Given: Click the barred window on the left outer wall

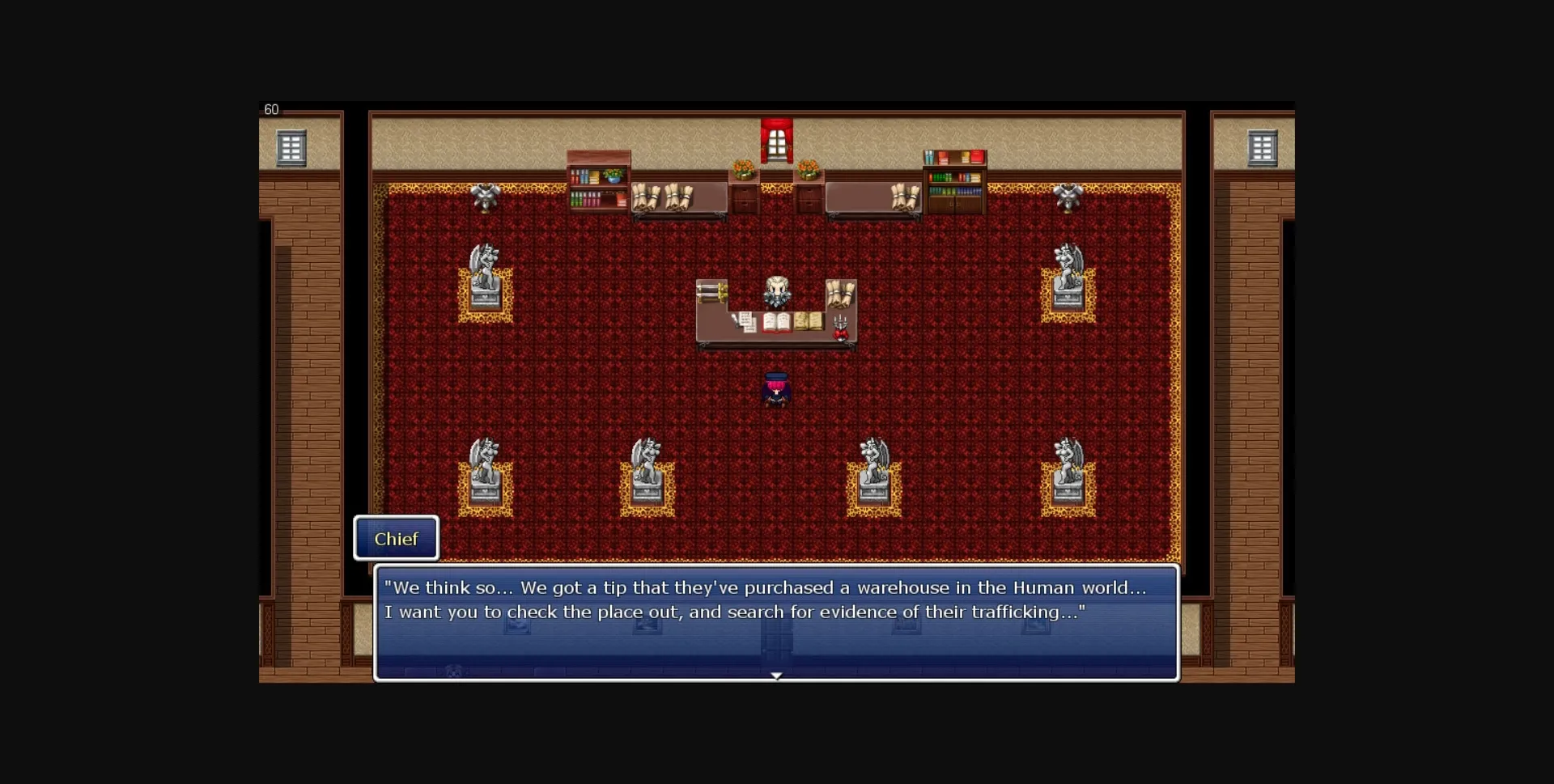Looking at the screenshot, I should (x=291, y=148).
